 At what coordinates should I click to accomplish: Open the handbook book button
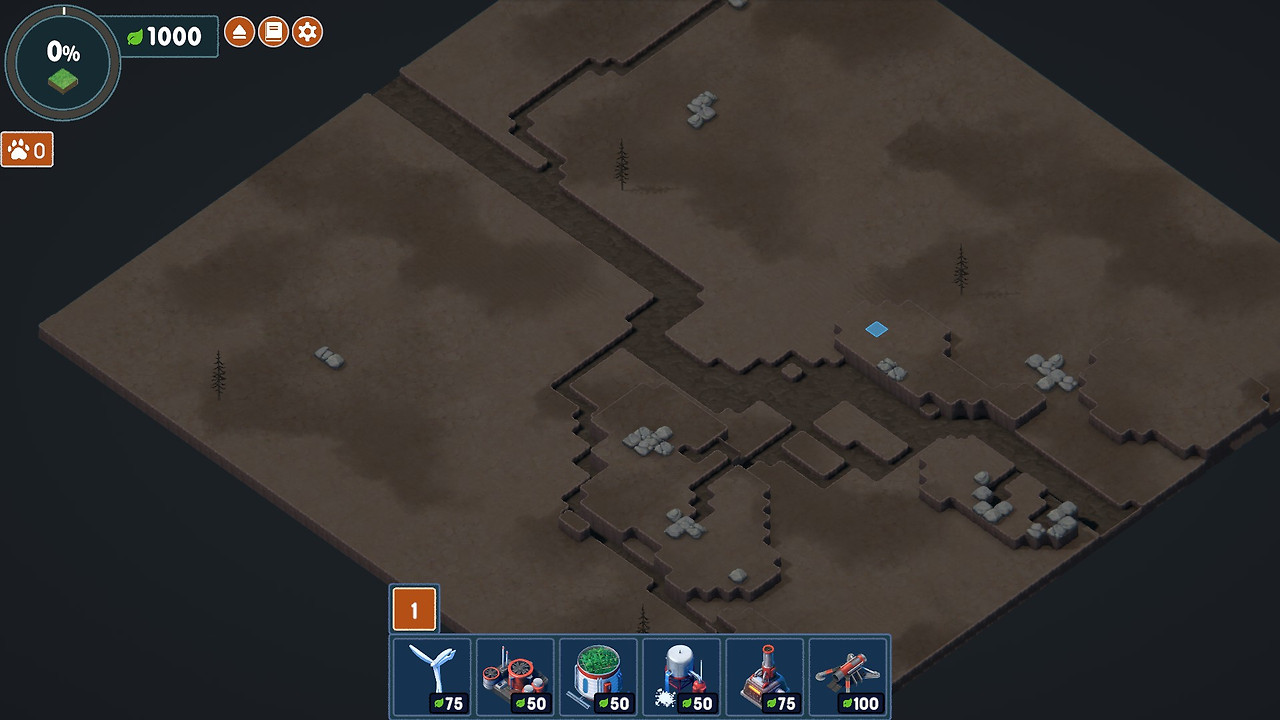point(273,32)
